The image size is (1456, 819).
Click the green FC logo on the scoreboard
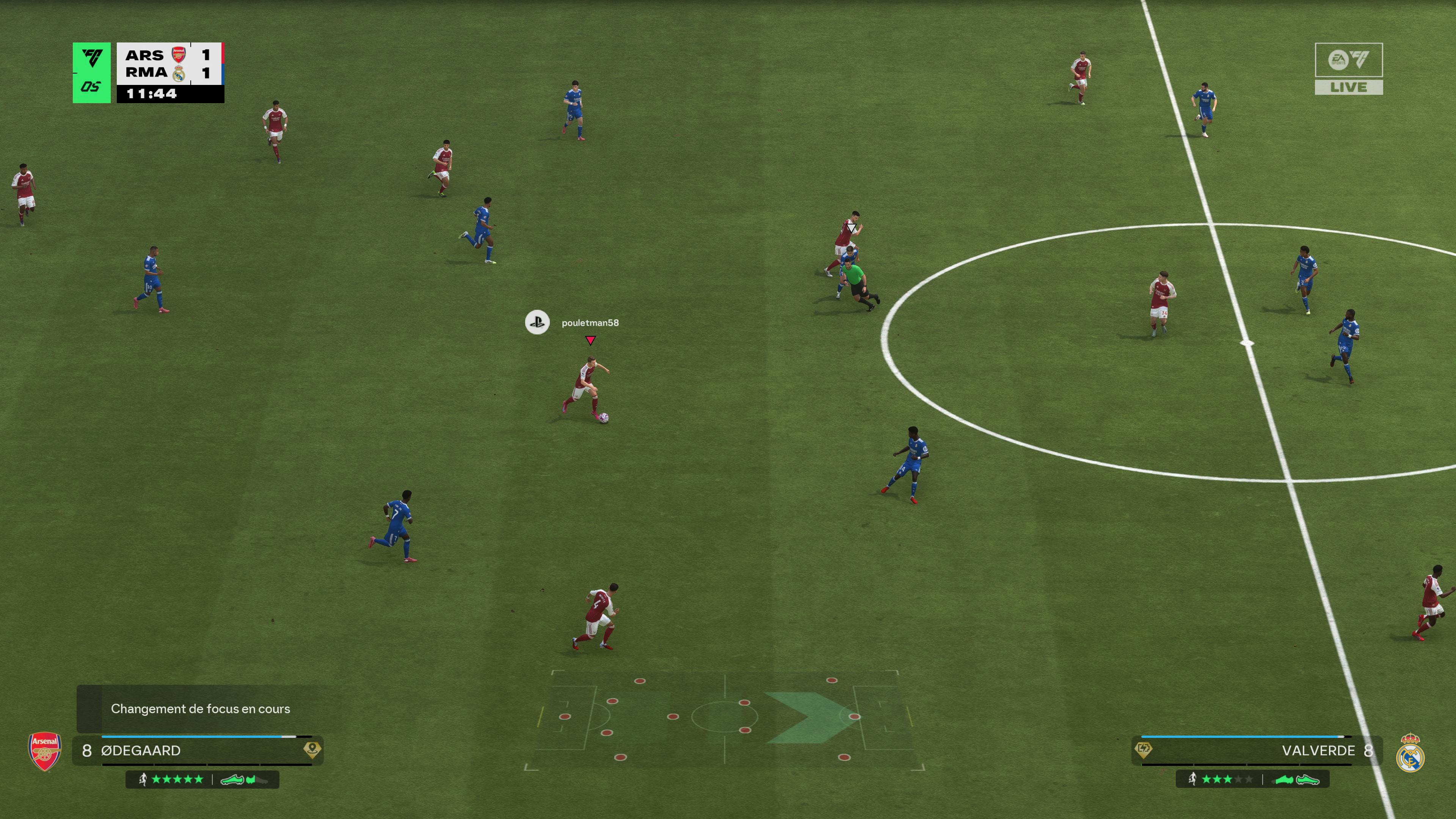point(91,72)
